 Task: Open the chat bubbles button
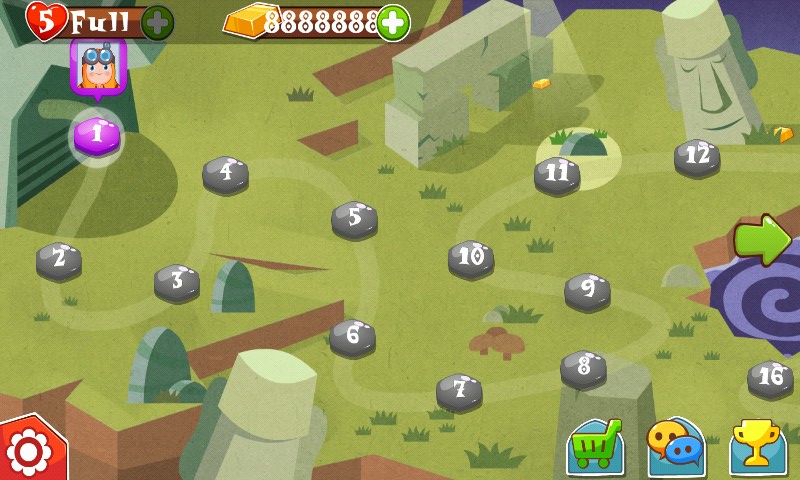tap(676, 446)
